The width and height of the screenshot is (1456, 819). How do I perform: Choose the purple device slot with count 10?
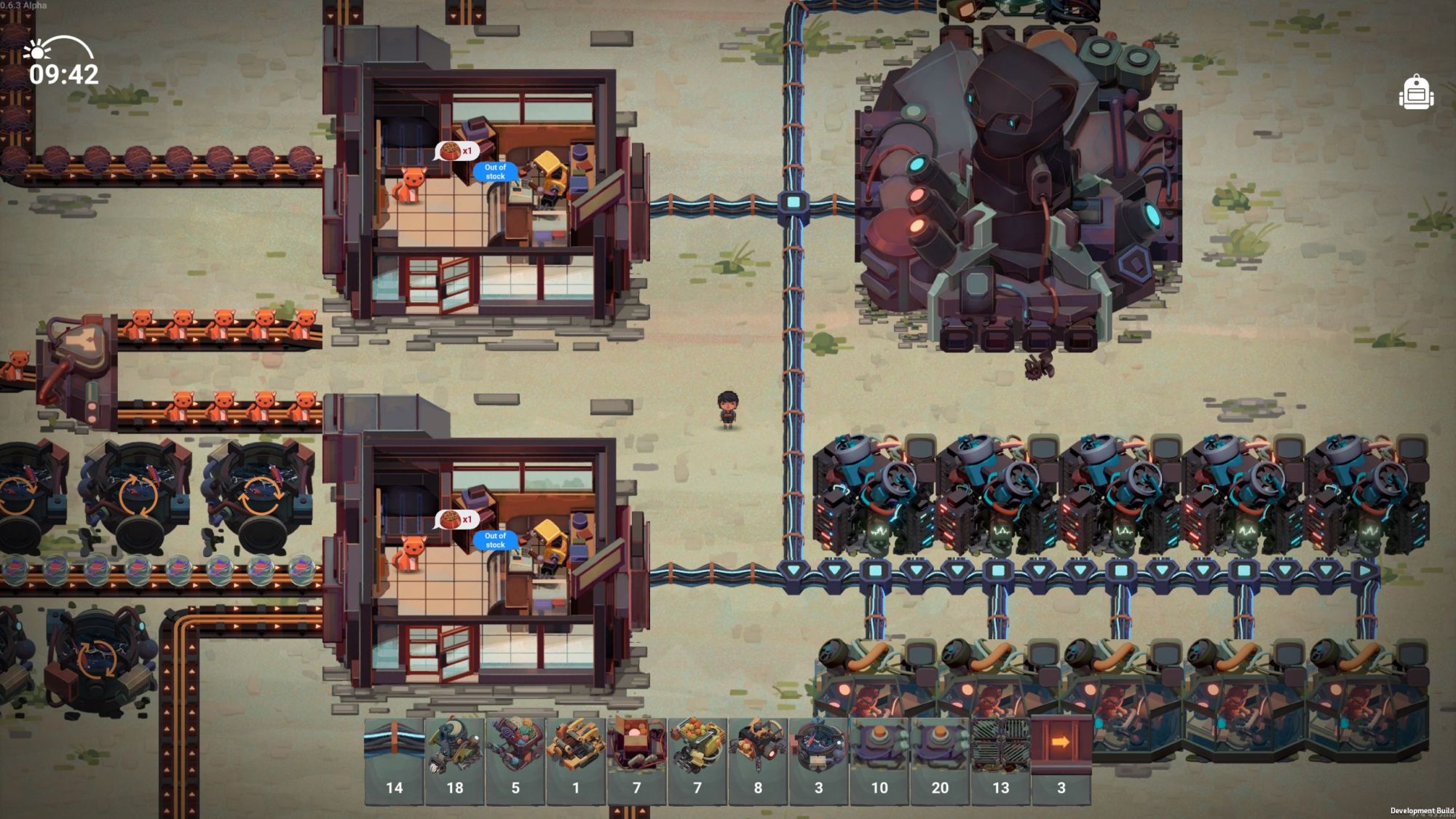879,760
